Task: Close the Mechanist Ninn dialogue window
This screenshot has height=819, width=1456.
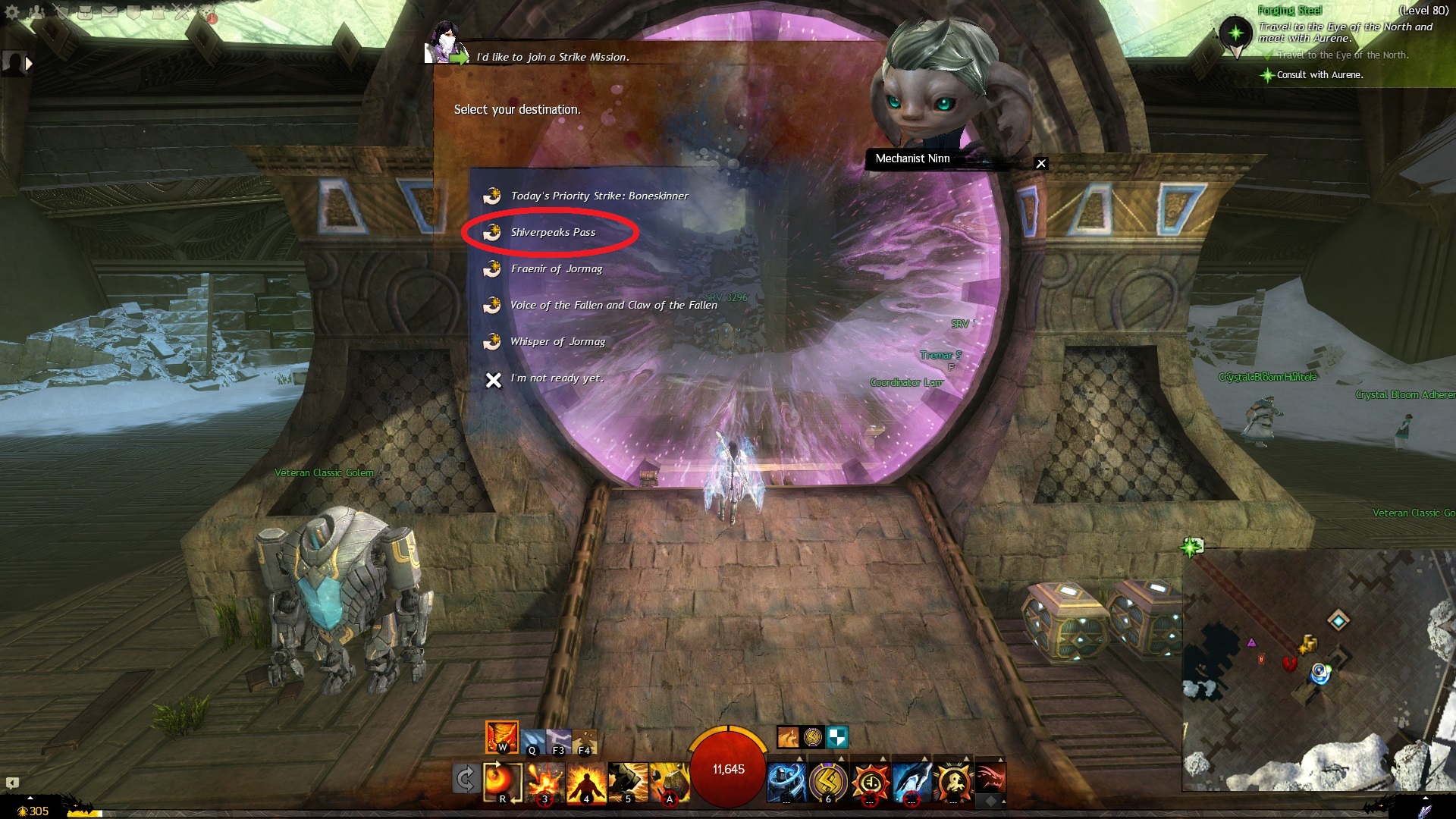Action: (x=1041, y=163)
